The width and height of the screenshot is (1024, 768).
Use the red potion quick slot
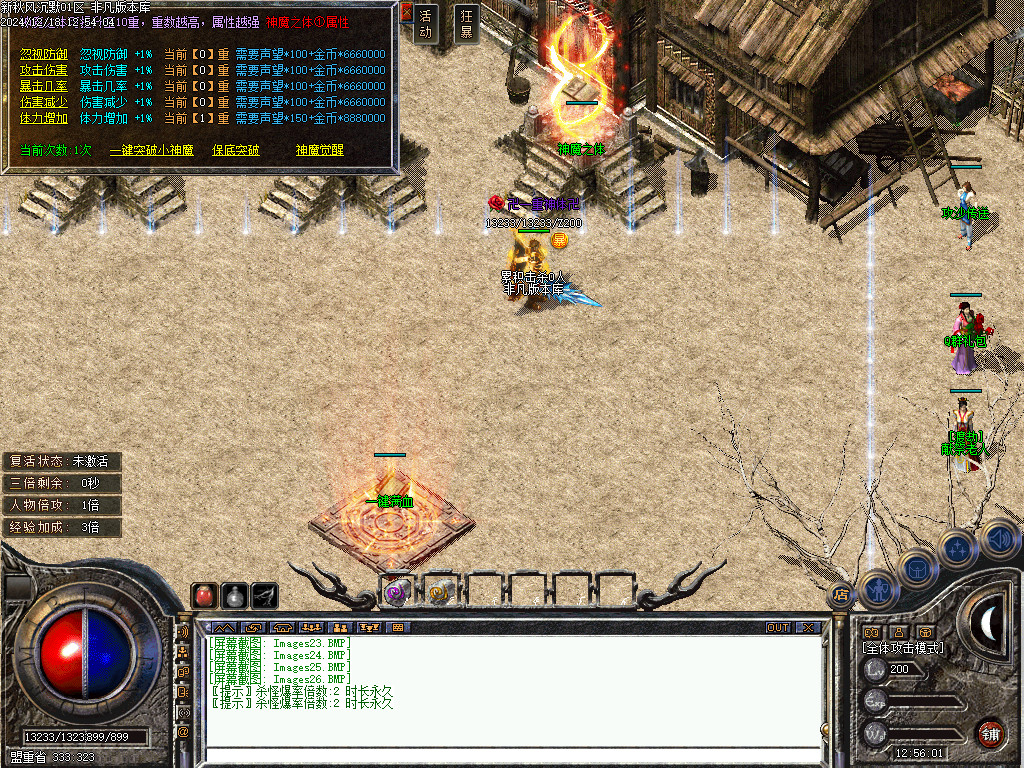(x=204, y=595)
